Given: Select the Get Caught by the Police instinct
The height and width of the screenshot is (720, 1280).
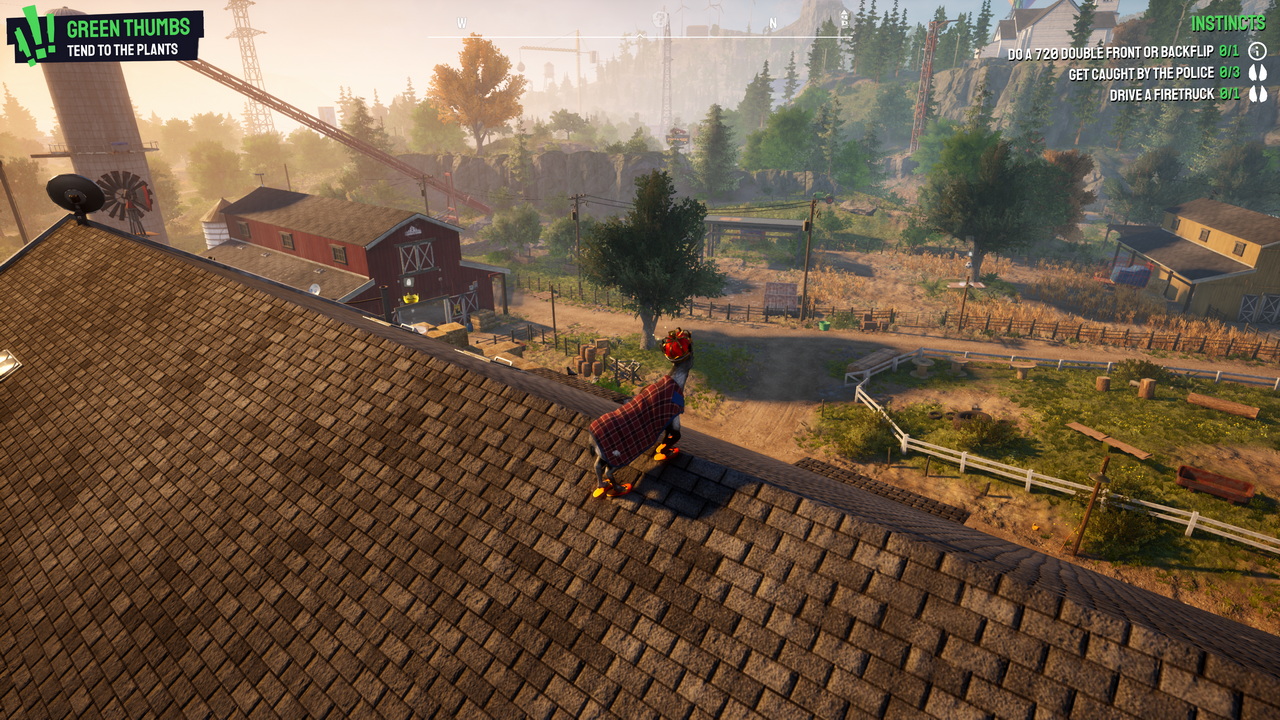Looking at the screenshot, I should pyautogui.click(x=1153, y=73).
